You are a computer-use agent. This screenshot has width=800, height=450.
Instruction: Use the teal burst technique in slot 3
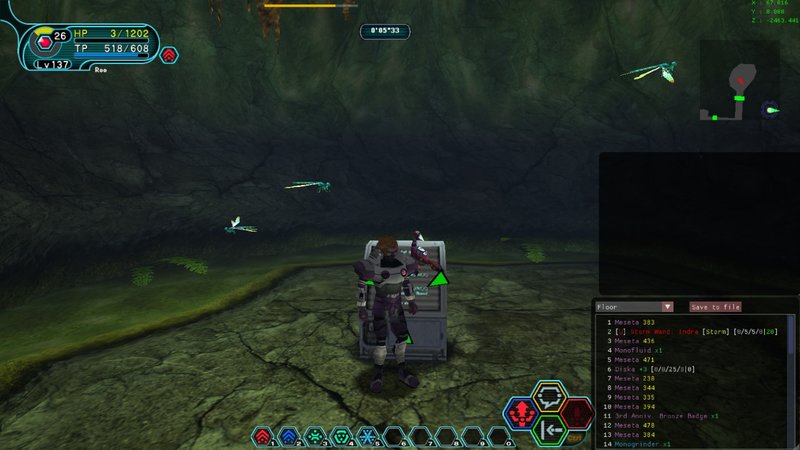(x=315, y=436)
